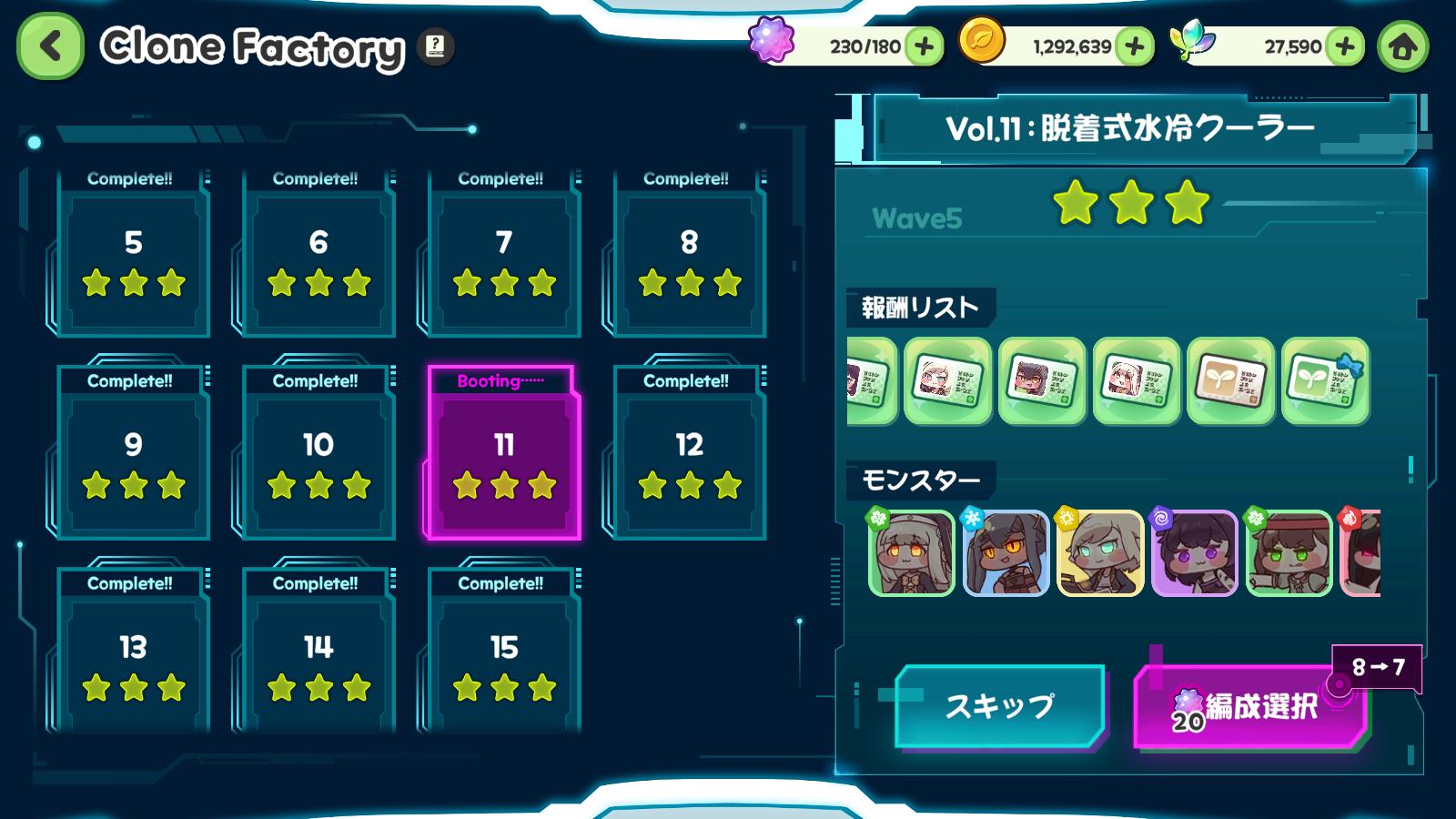Click the reward card with blue bow
The width and height of the screenshot is (1456, 819).
1325,382
